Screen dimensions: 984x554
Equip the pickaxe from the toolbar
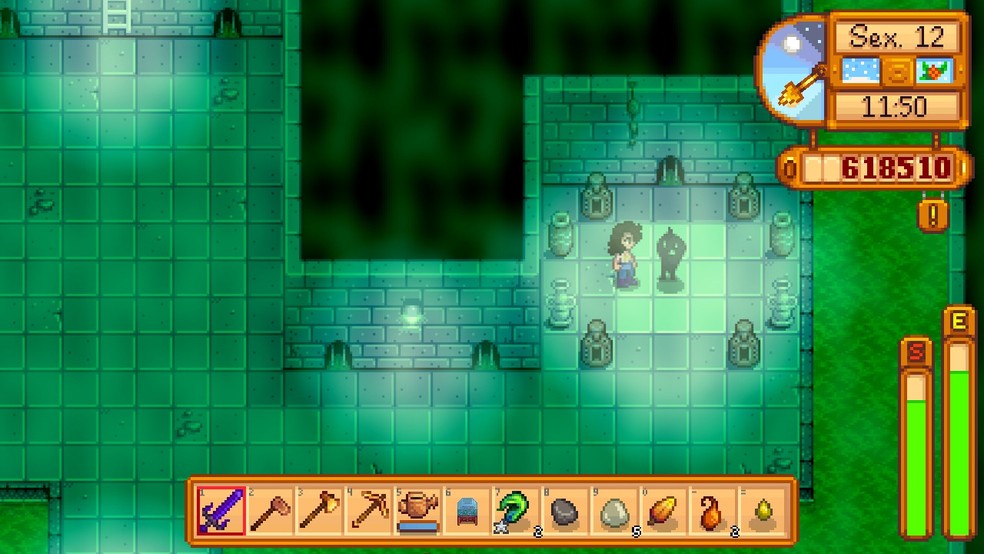[x=368, y=512]
